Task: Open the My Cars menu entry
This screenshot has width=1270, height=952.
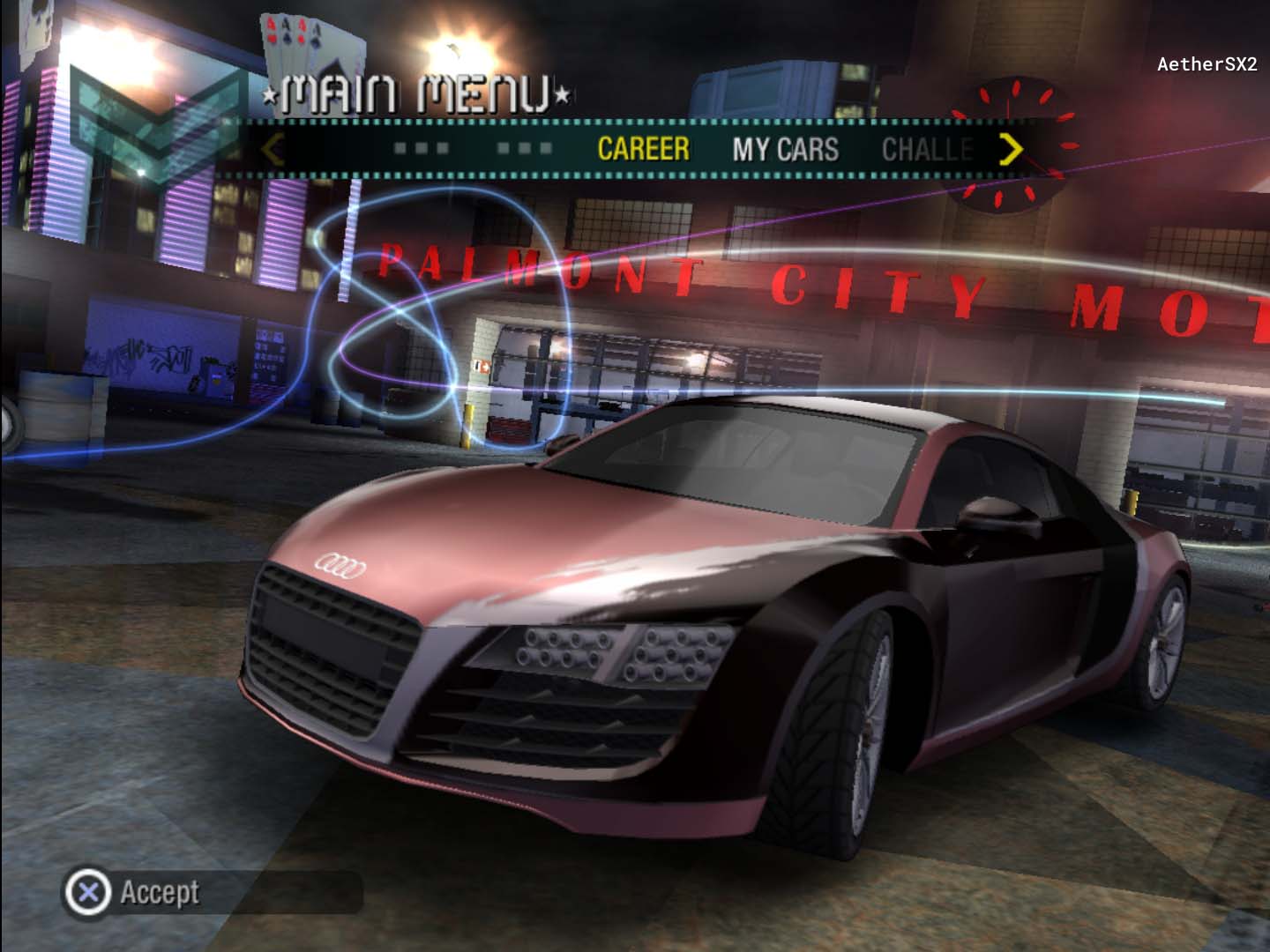Action: pyautogui.click(x=785, y=149)
